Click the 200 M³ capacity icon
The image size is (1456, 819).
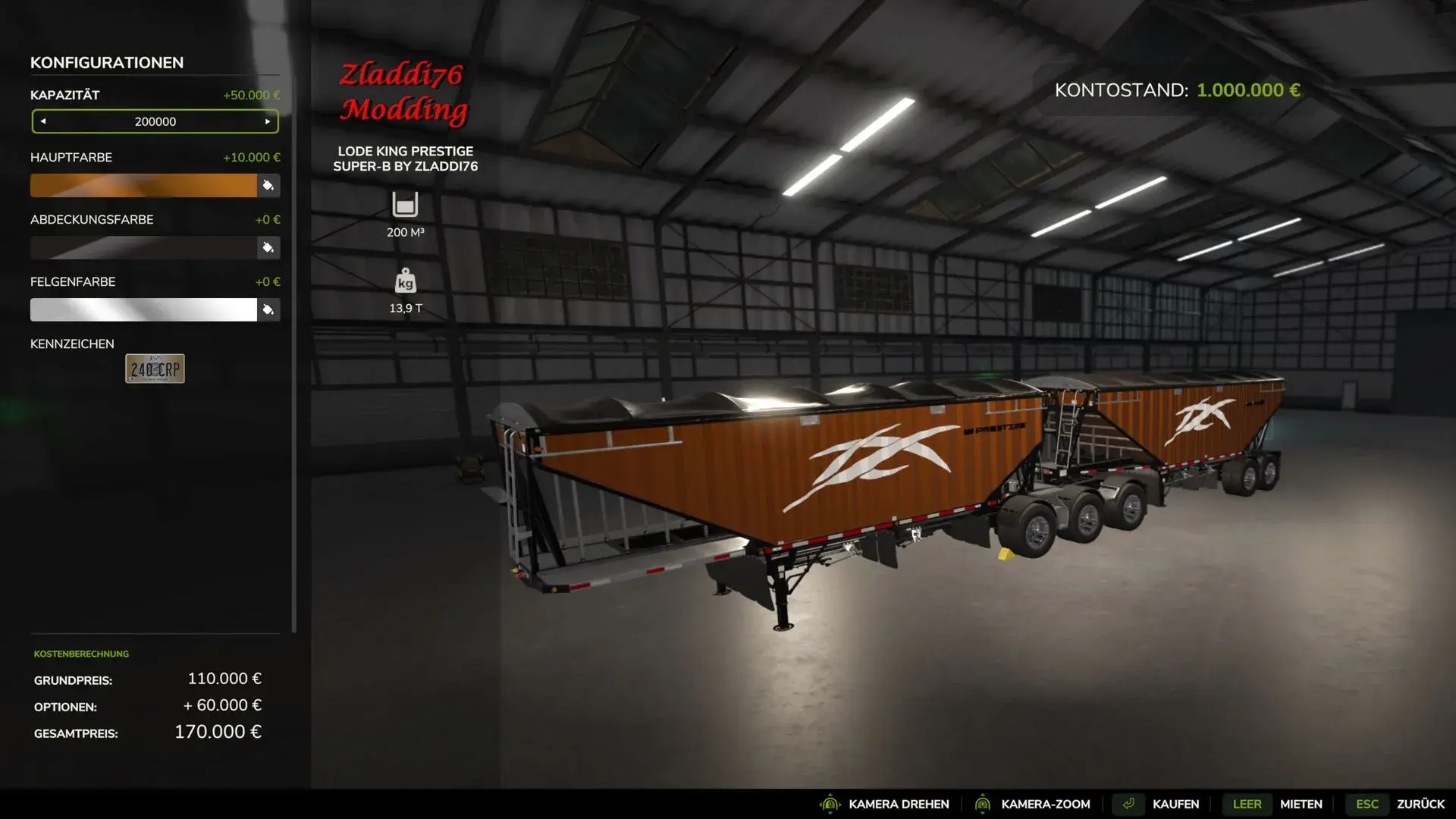(x=406, y=205)
